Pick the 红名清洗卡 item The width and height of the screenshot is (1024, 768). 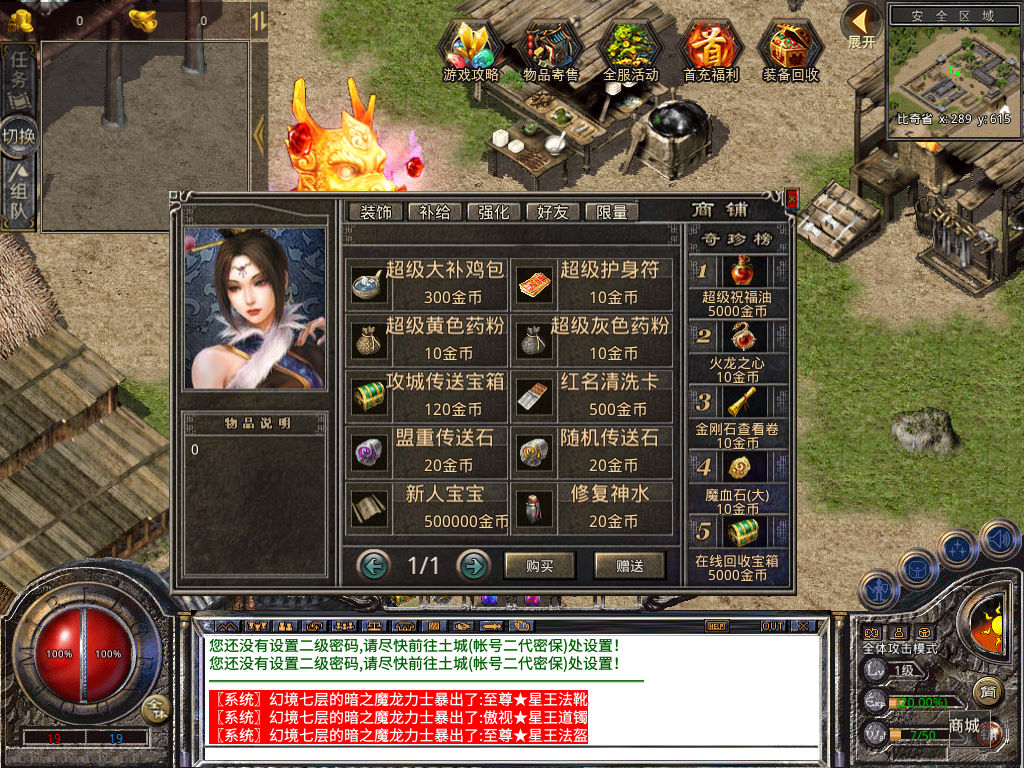pos(594,395)
